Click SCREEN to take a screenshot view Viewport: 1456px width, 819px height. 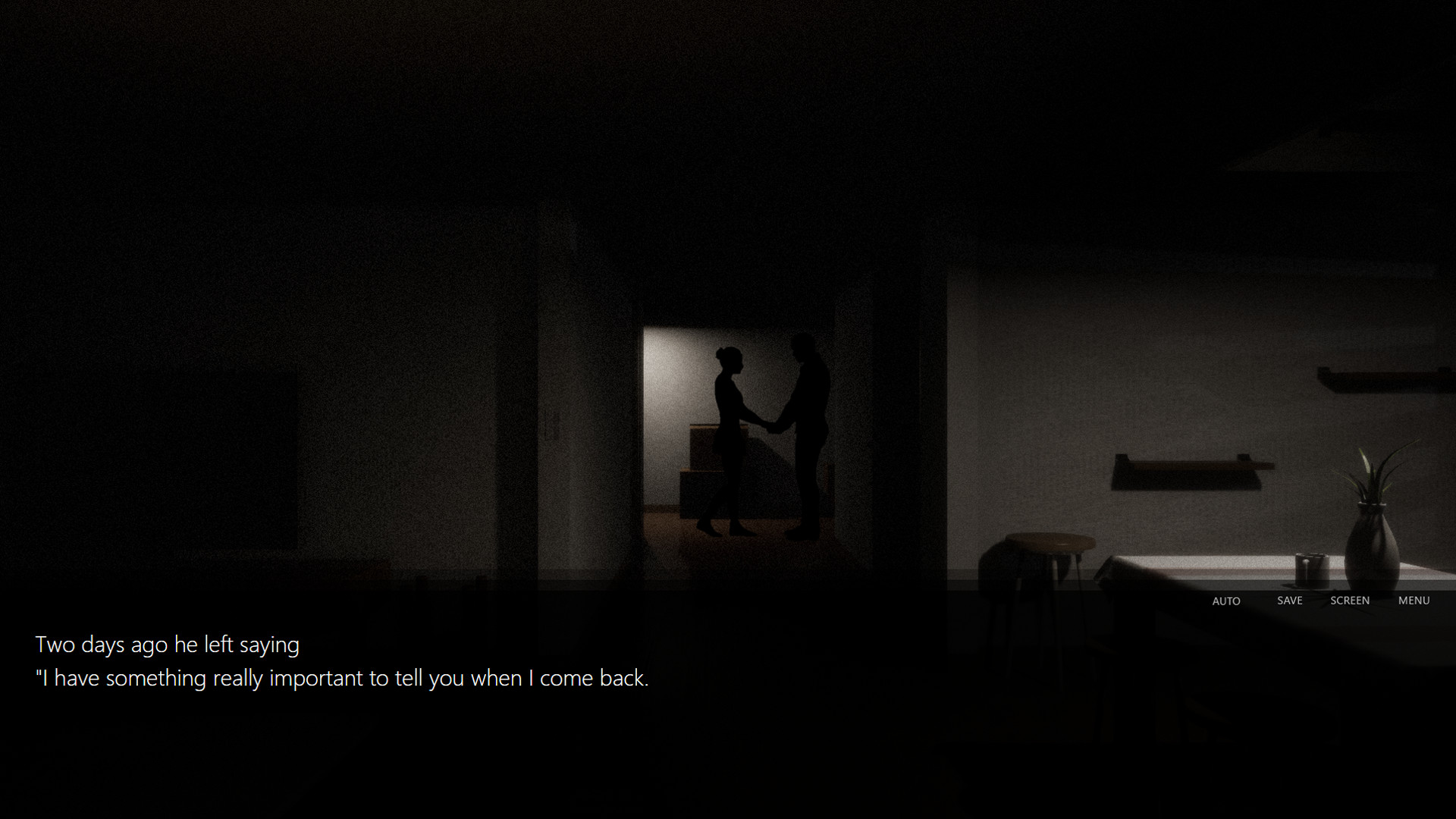coord(1350,600)
